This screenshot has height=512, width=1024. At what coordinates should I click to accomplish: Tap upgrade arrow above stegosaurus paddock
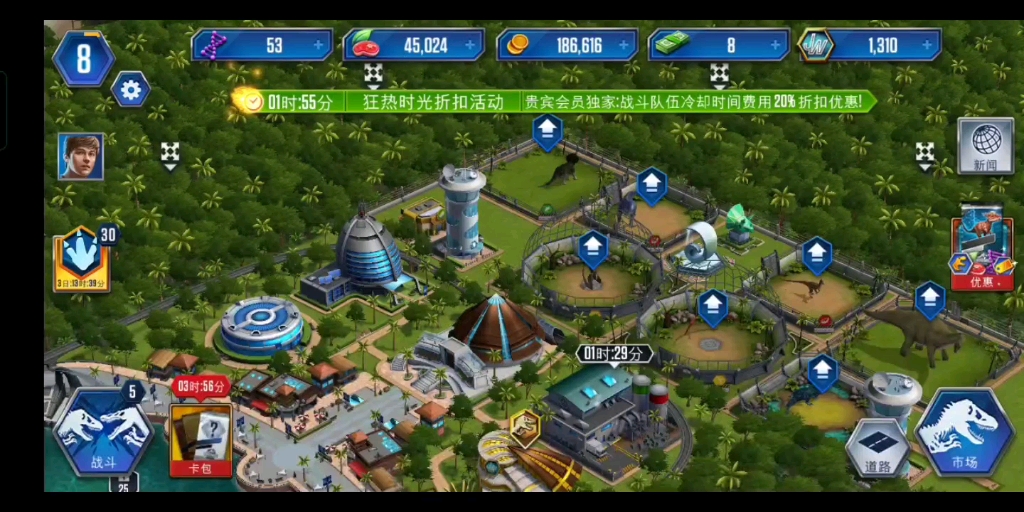[930, 298]
